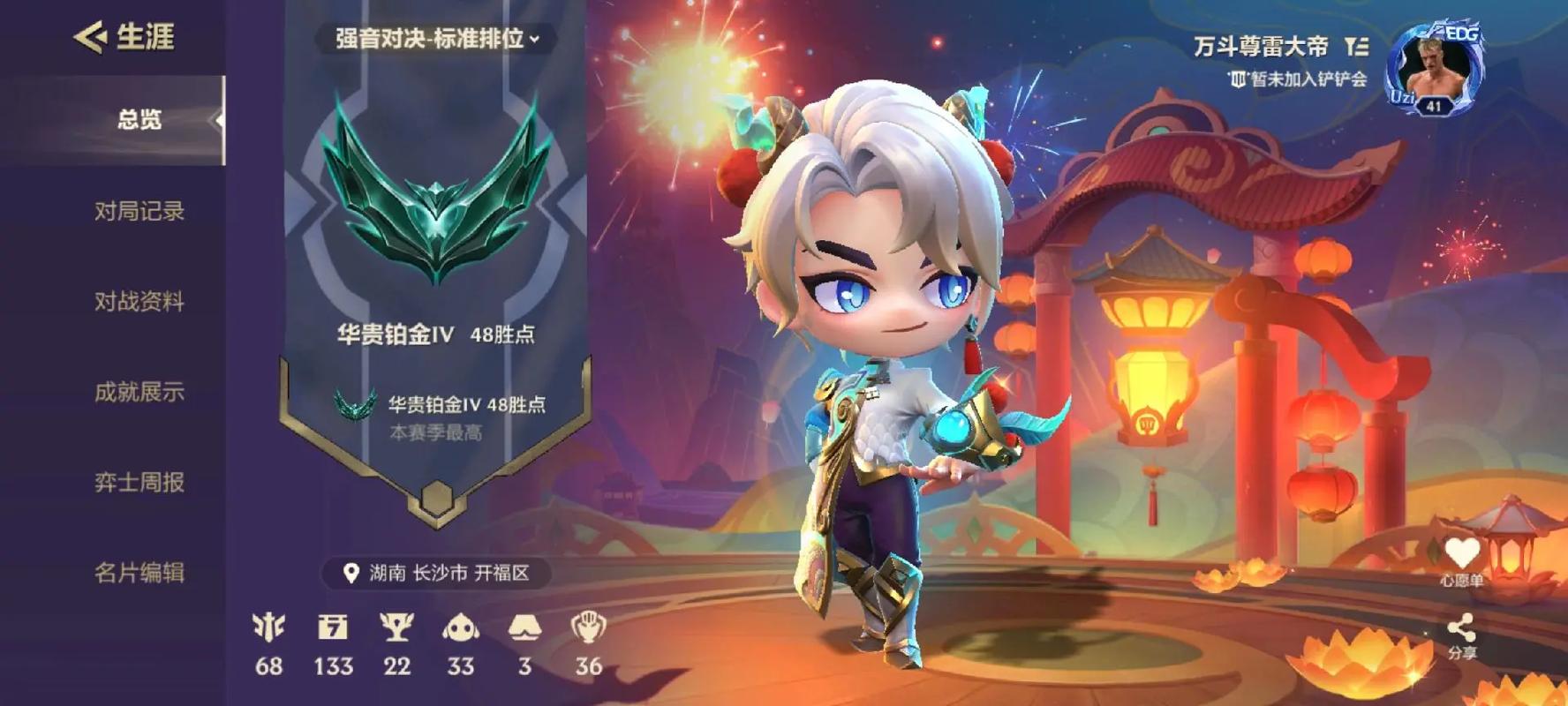Click the 湖南 长沙市 开福区 location tag

[436, 574]
